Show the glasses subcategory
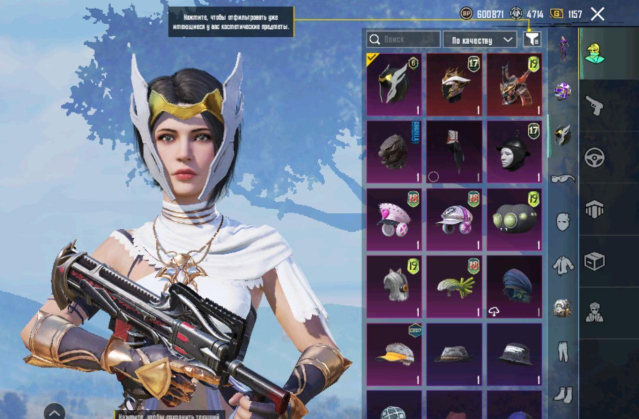This screenshot has width=639, height=419. [x=564, y=178]
